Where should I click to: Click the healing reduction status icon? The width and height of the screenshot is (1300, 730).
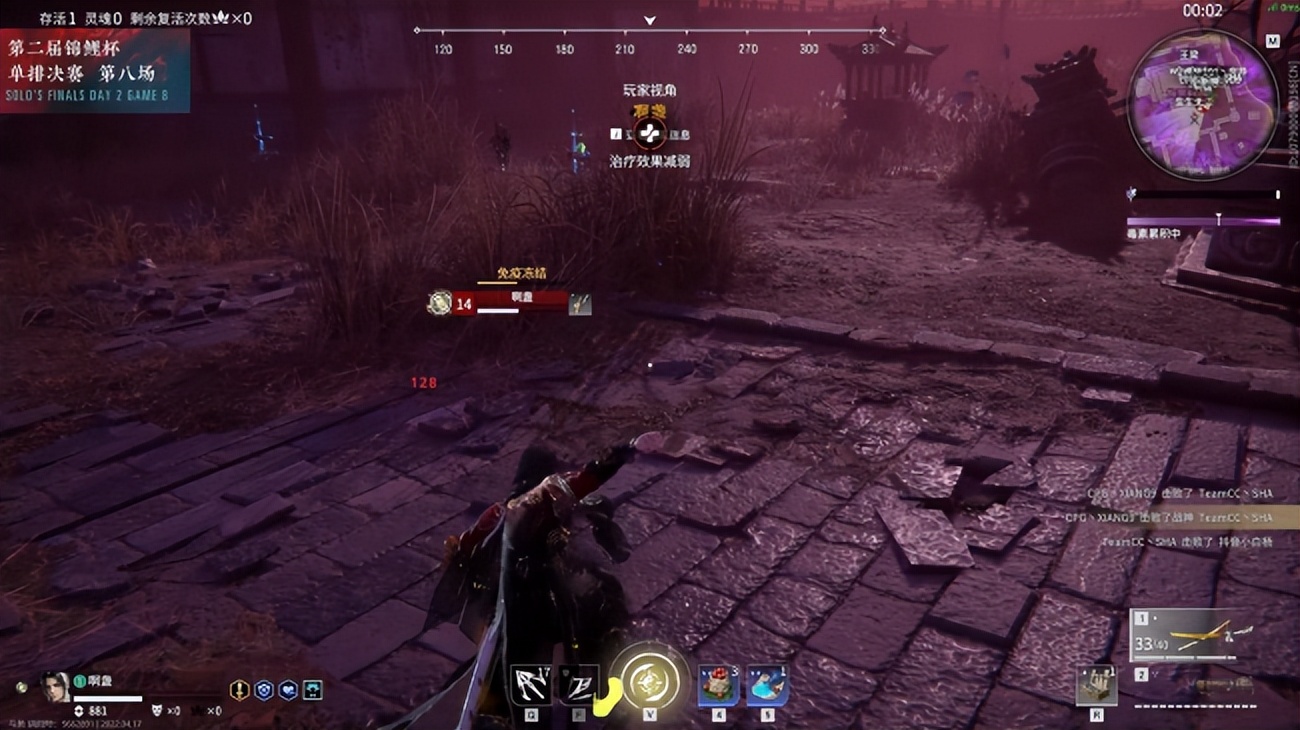pyautogui.click(x=649, y=133)
